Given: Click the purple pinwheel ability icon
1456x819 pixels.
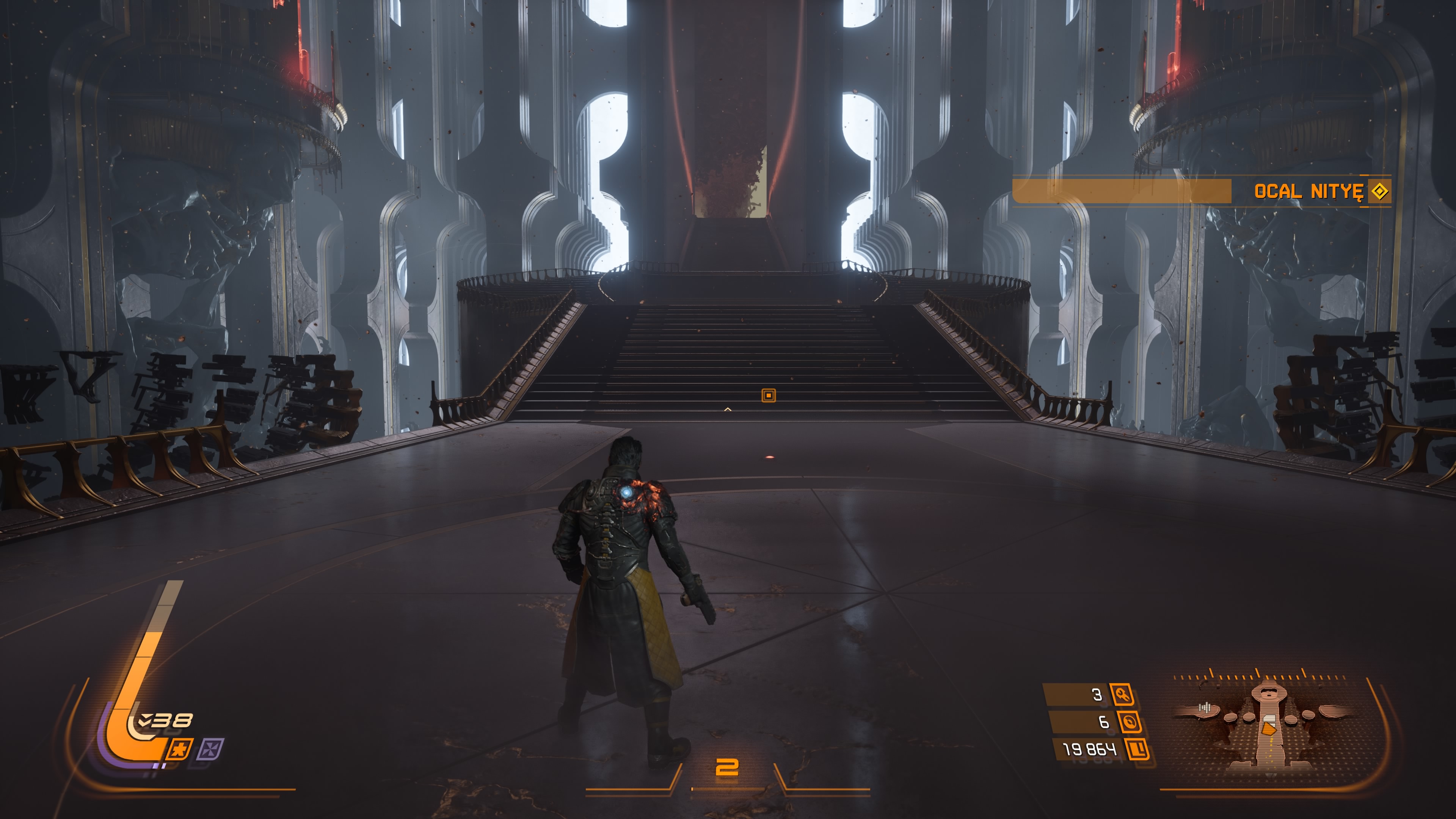Looking at the screenshot, I should coord(212,750).
